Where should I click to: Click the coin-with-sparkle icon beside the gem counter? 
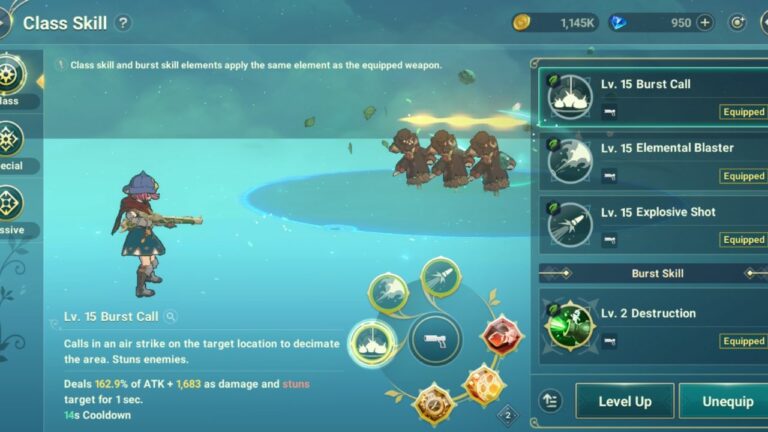738,23
